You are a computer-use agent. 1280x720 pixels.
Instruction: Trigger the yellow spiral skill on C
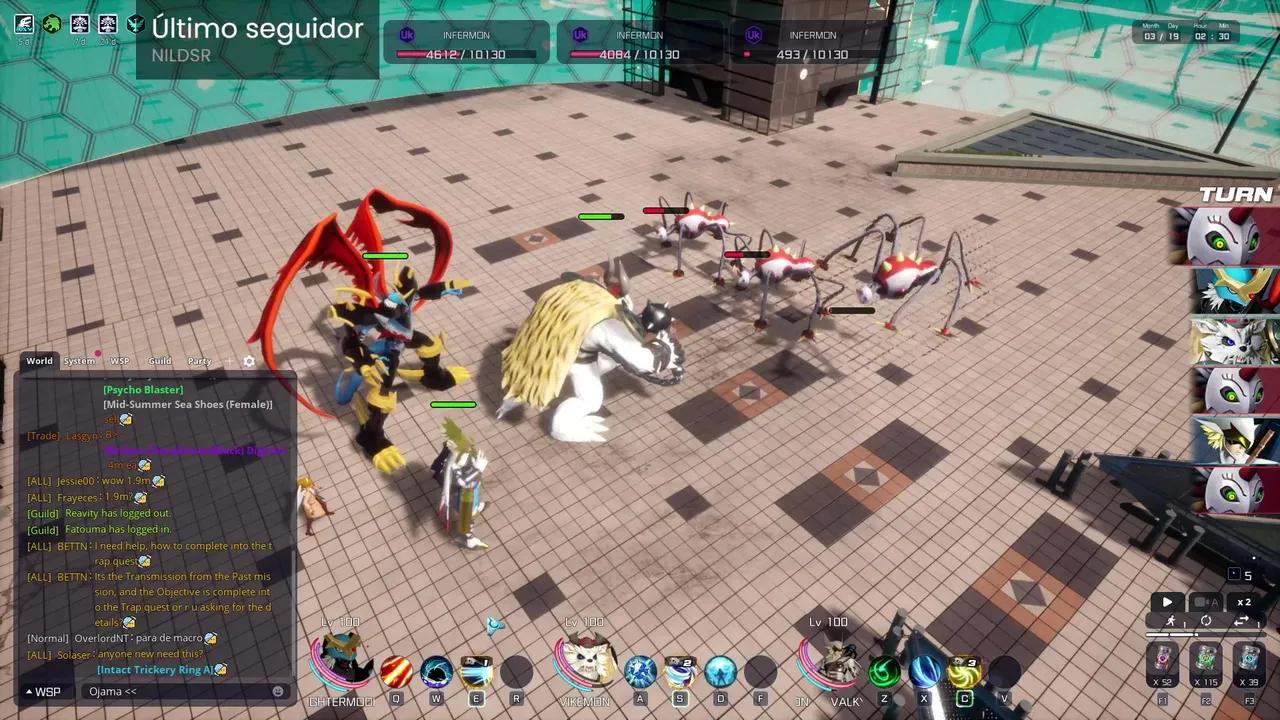[x=964, y=672]
